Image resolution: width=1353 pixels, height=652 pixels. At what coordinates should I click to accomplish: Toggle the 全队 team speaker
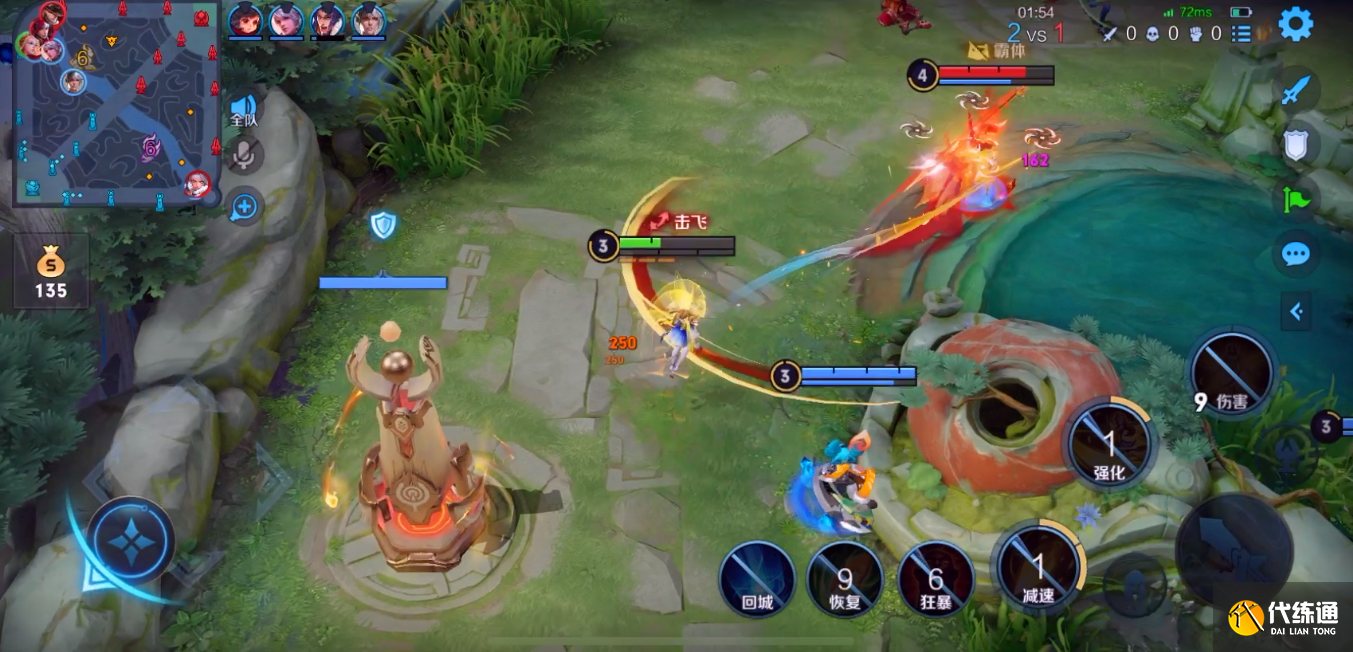(243, 109)
